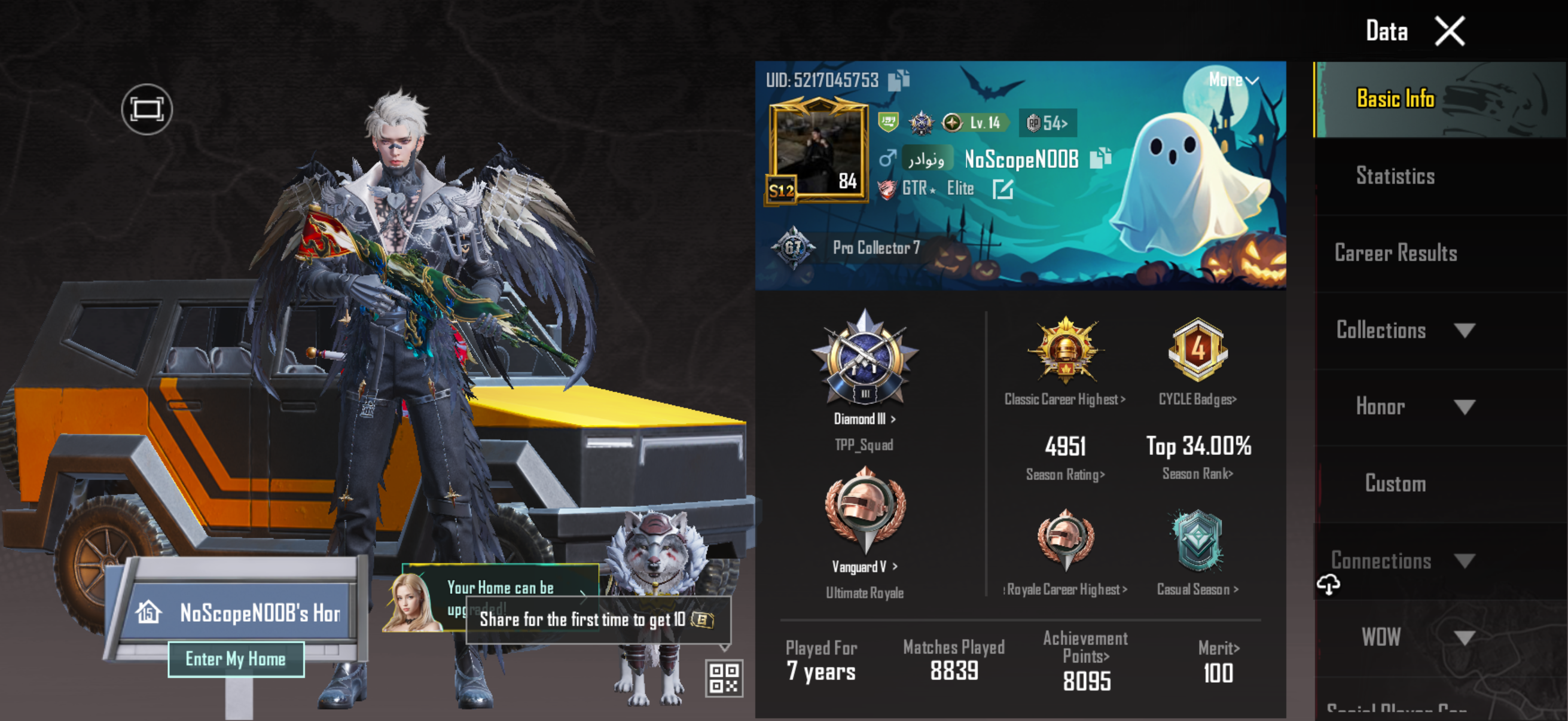Open the QR code share icon
This screenshot has height=721, width=1568.
click(x=724, y=677)
